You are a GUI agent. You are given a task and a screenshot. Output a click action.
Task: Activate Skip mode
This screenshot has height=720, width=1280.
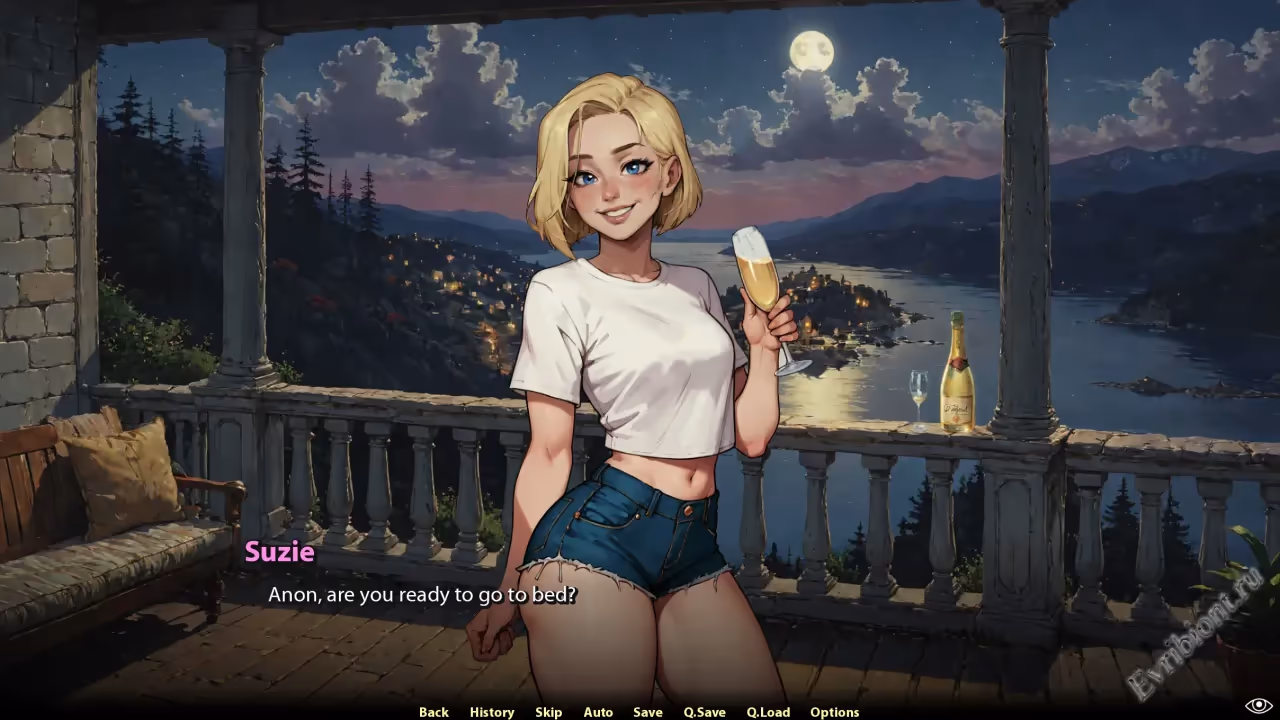[548, 712]
